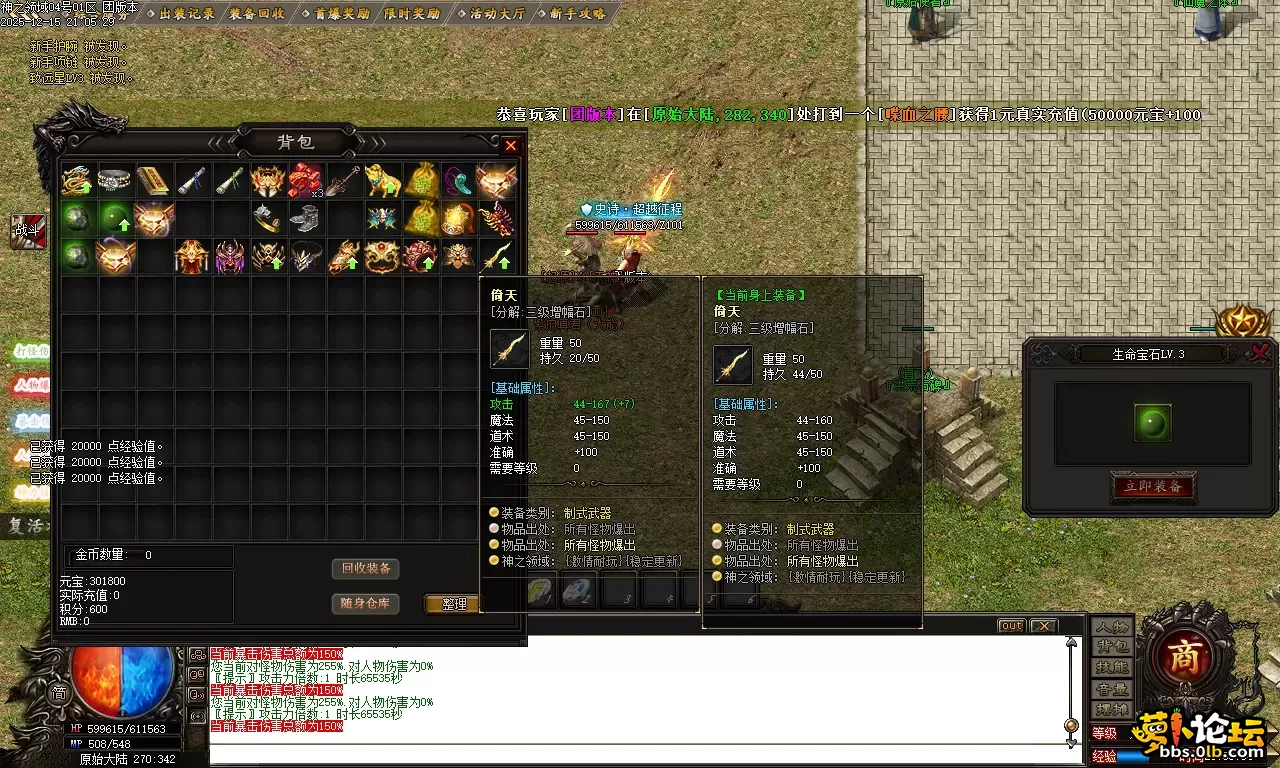Open the 首爆奖励 menu
Viewport: 1280px width, 768px height.
[x=334, y=14]
